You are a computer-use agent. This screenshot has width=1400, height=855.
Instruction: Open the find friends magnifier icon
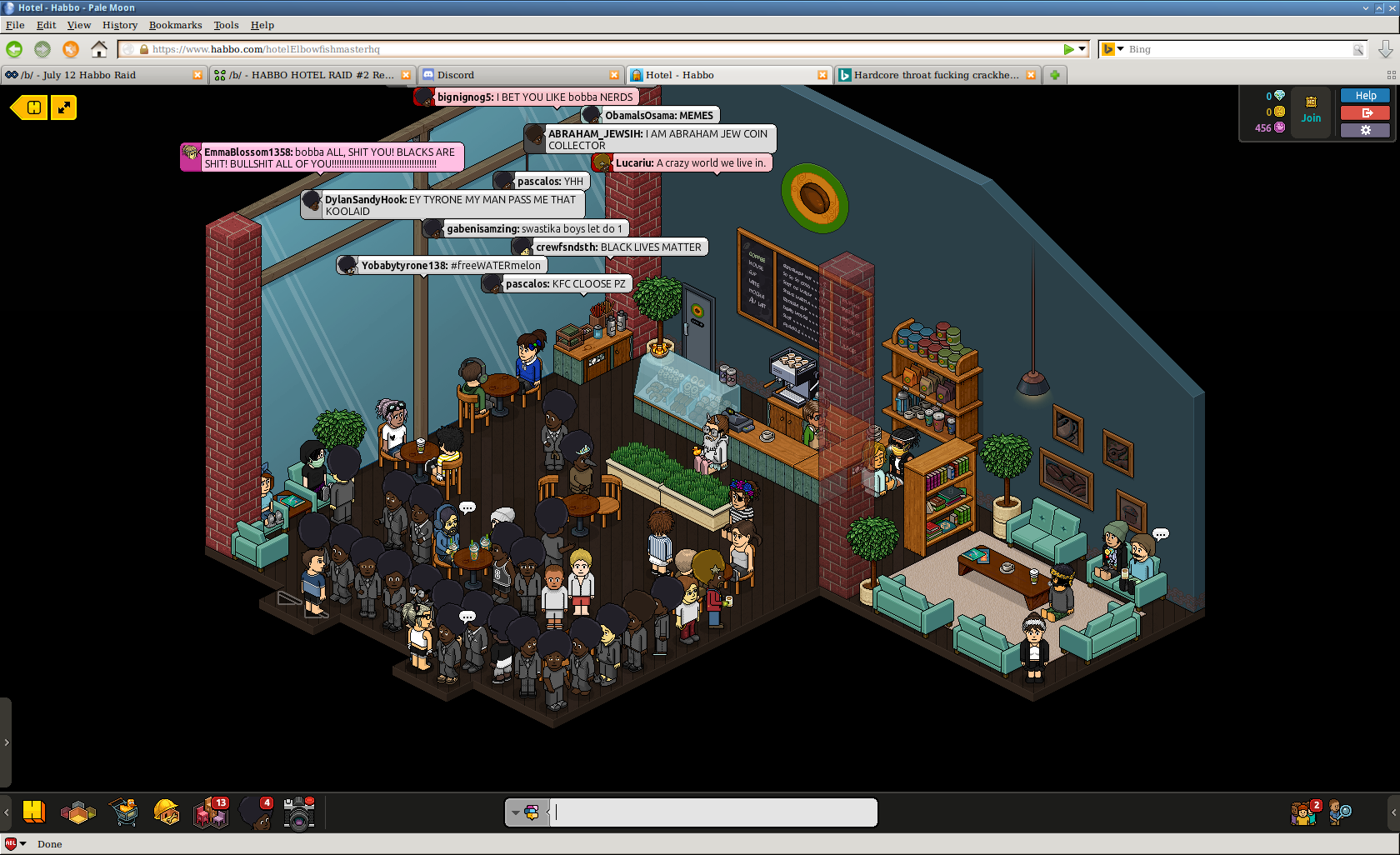coord(1340,812)
